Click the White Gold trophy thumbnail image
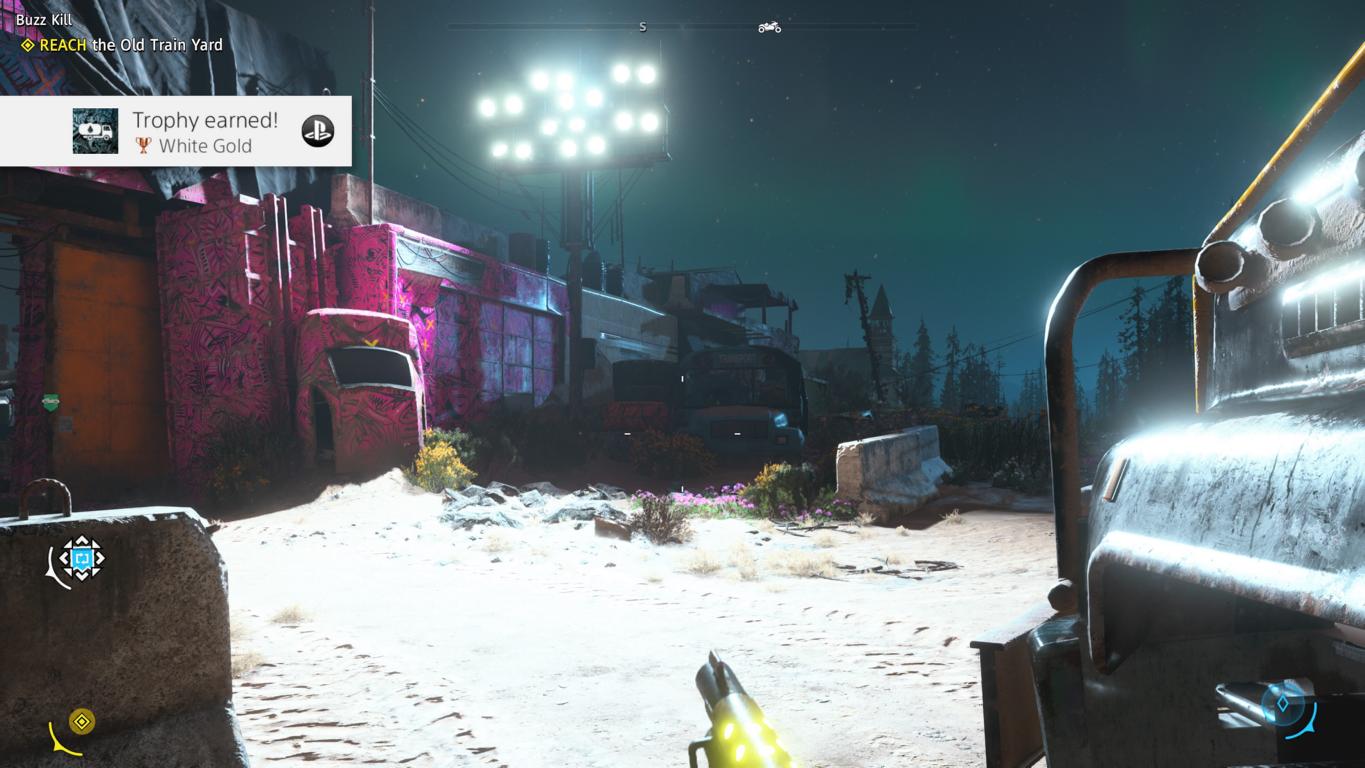 point(95,131)
